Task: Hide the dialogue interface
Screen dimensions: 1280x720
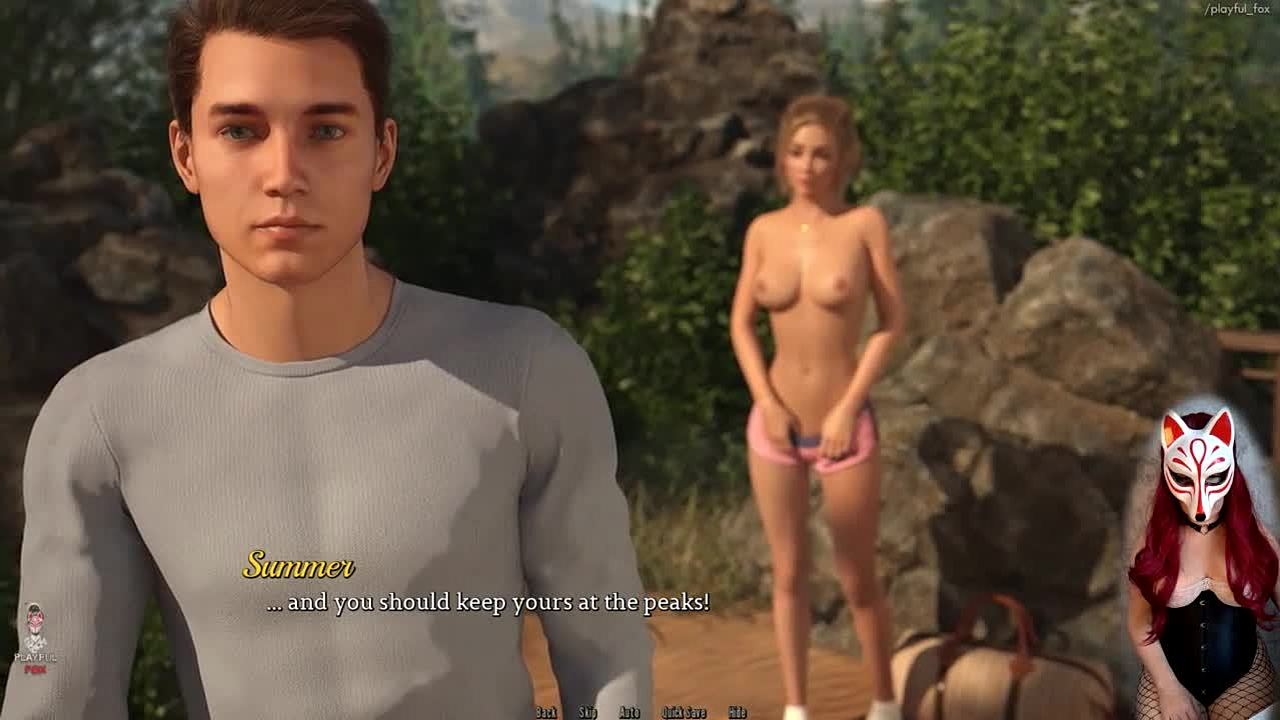Action: [737, 712]
